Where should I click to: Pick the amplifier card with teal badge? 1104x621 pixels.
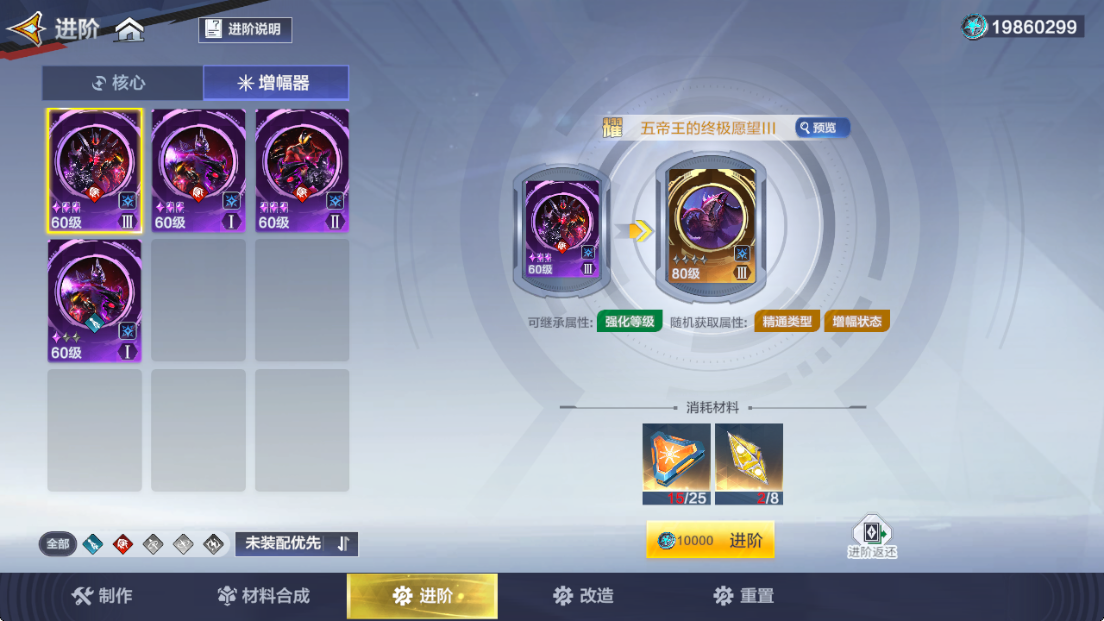pos(95,300)
